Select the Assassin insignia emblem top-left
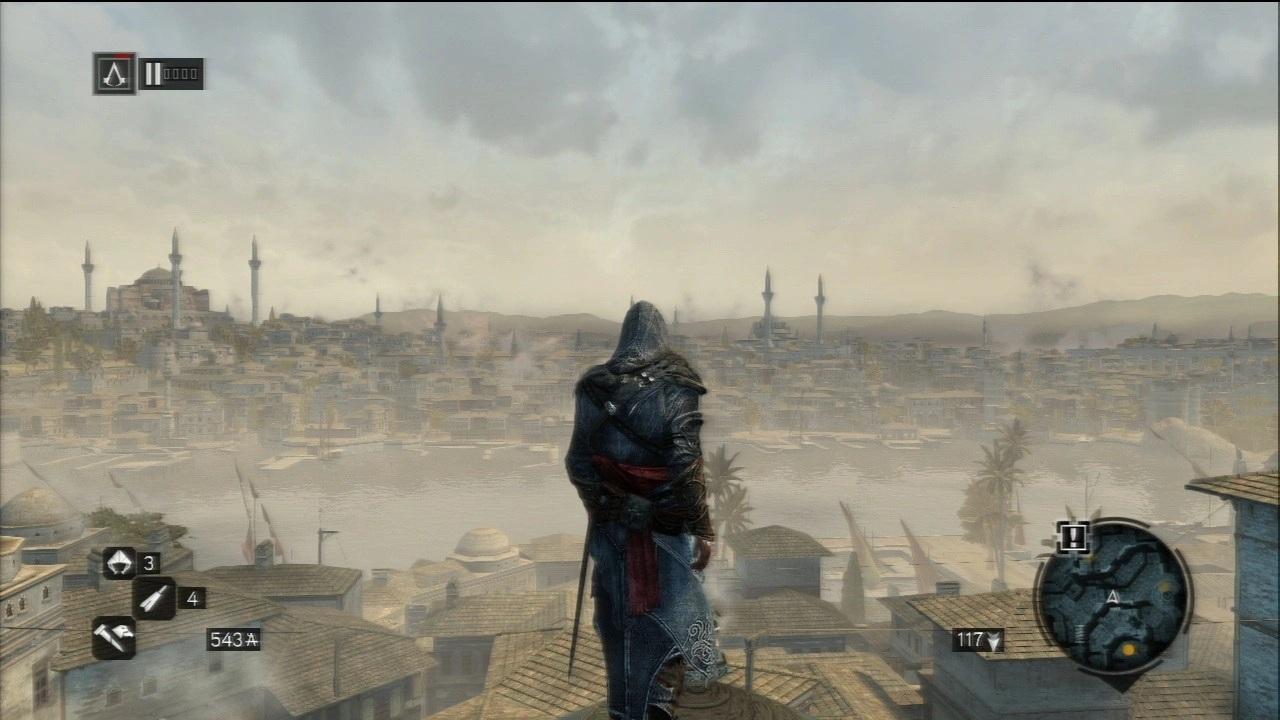Image resolution: width=1280 pixels, height=720 pixels. (114, 71)
